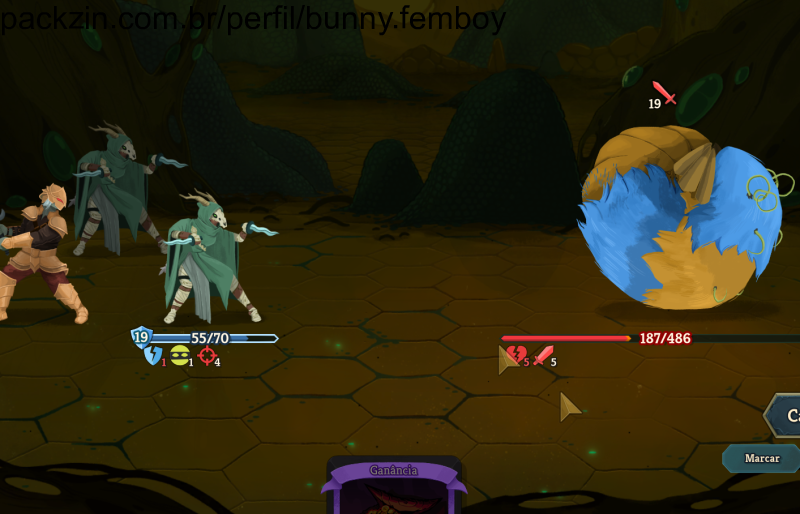
Task: Check the enemy's sword attack intent icon
Action: pyautogui.click(x=665, y=93)
